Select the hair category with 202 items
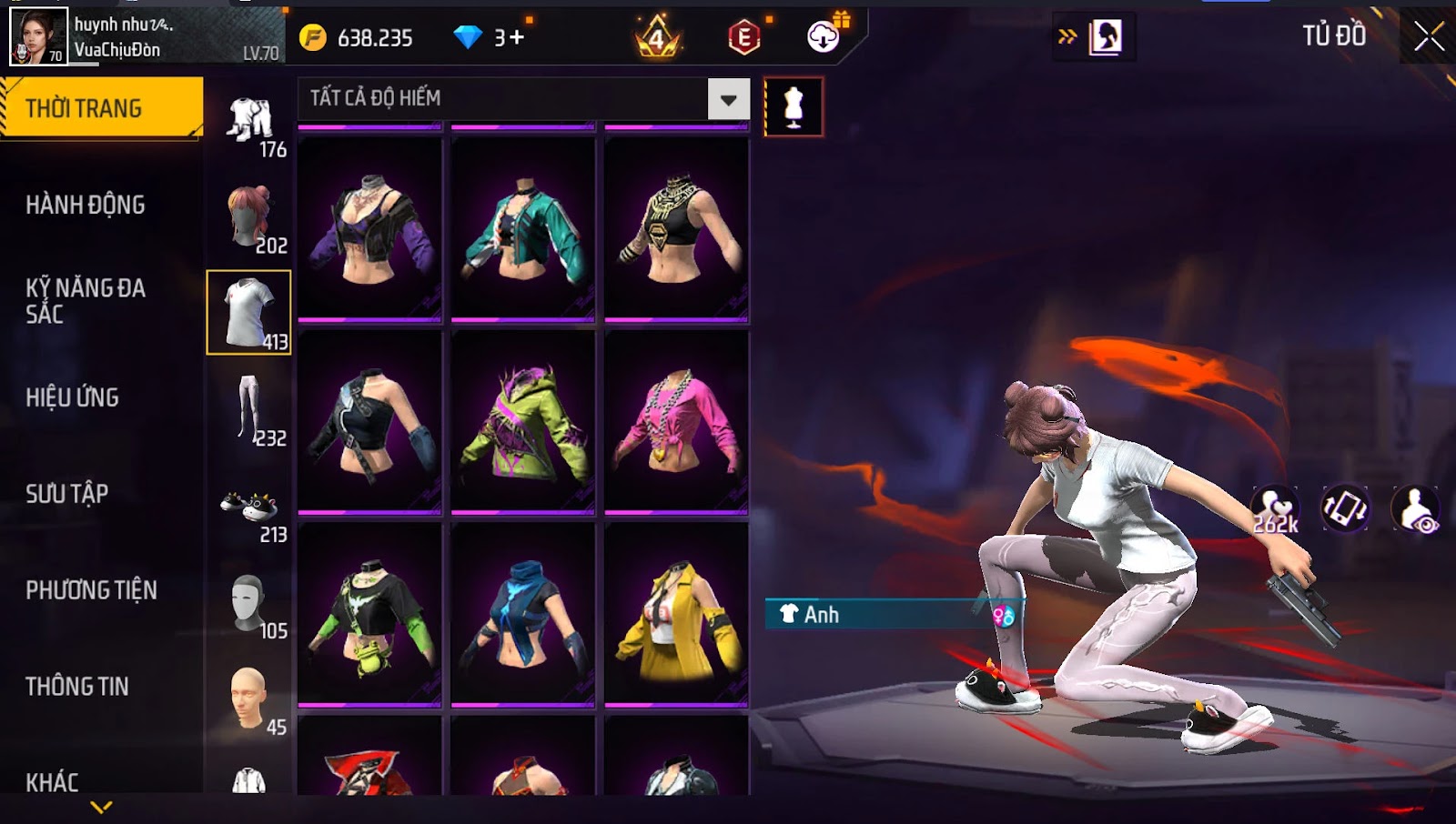The image size is (1456, 824). tap(249, 218)
